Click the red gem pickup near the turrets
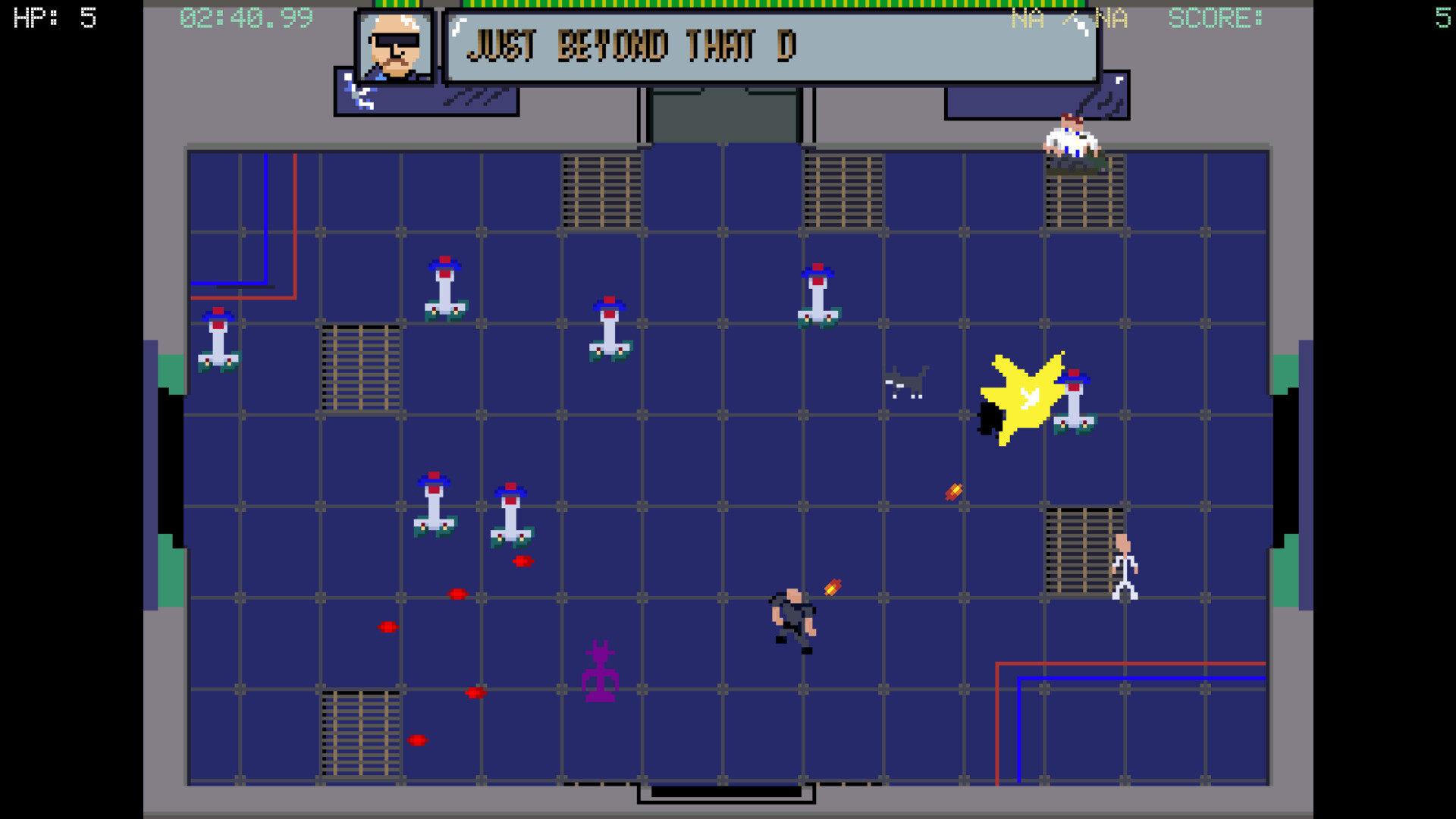The height and width of the screenshot is (819, 1456). pyautogui.click(x=525, y=562)
